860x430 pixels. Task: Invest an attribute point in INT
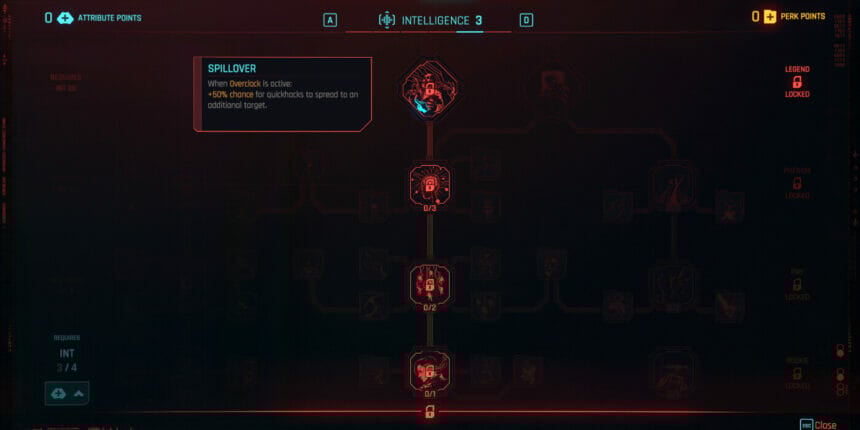pyautogui.click(x=66, y=393)
